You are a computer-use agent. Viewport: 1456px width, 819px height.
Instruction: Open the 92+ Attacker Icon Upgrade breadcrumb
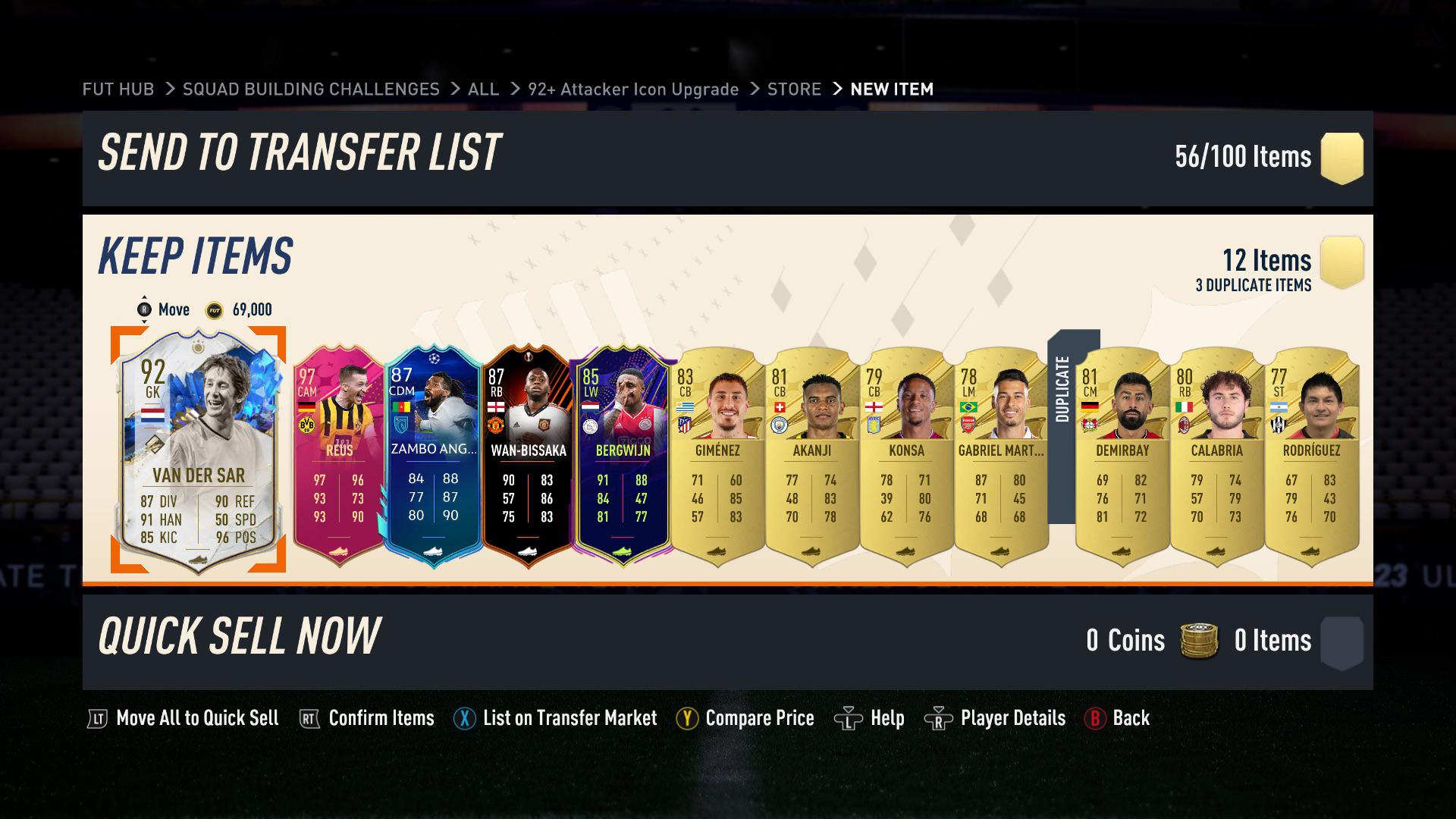[633, 89]
